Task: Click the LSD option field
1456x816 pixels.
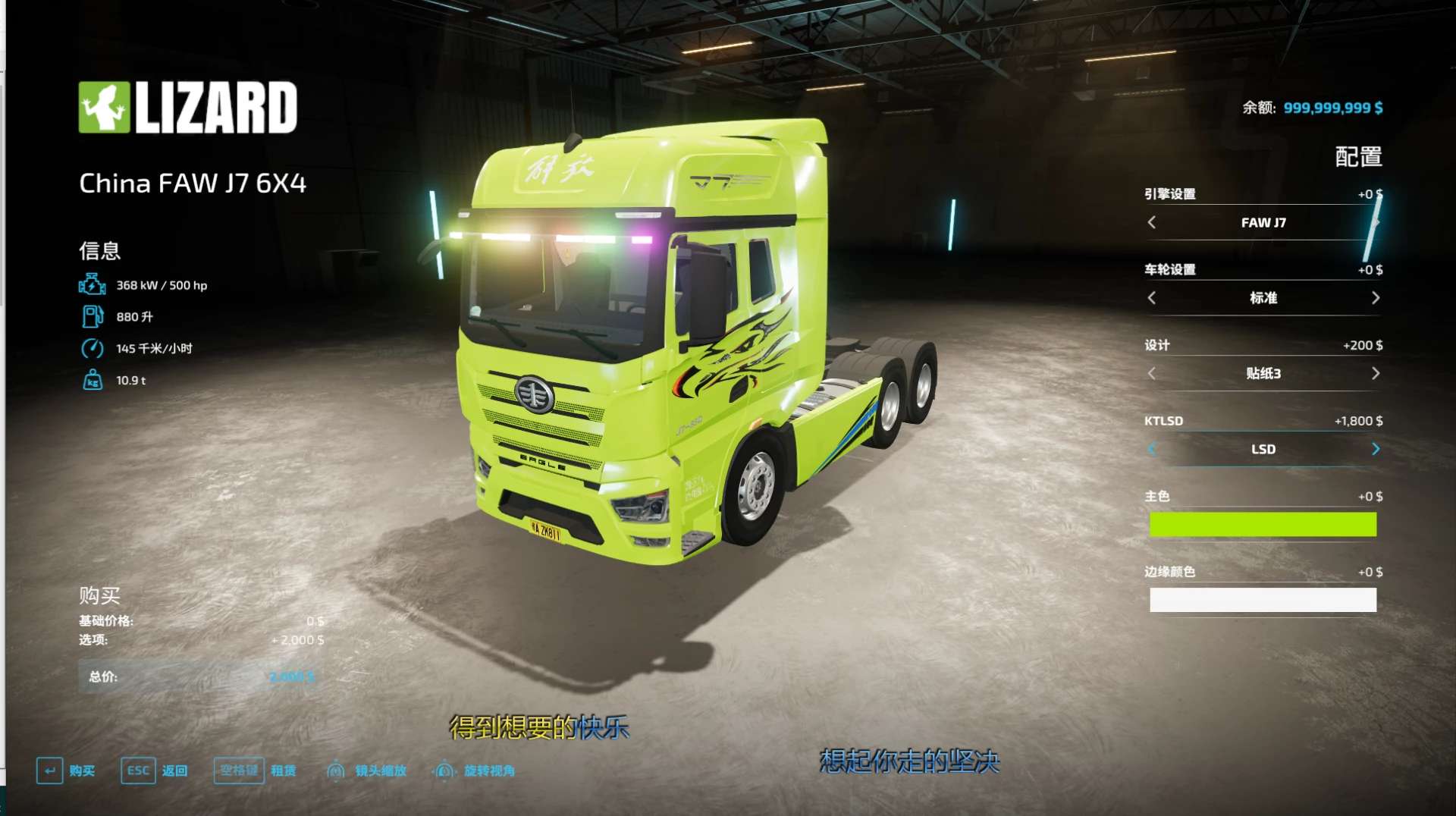Action: point(1263,449)
